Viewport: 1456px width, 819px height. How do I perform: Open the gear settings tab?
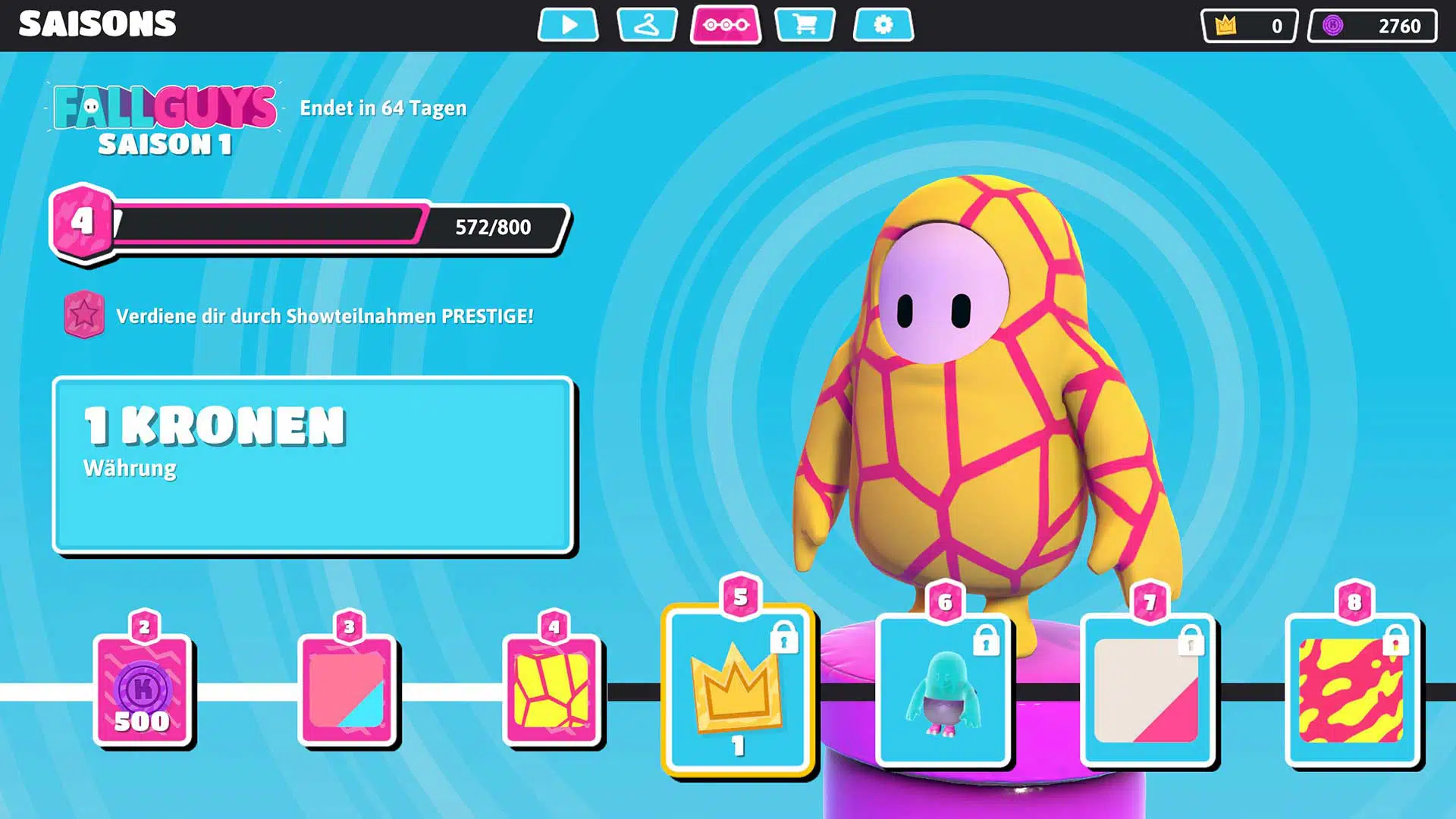click(883, 25)
